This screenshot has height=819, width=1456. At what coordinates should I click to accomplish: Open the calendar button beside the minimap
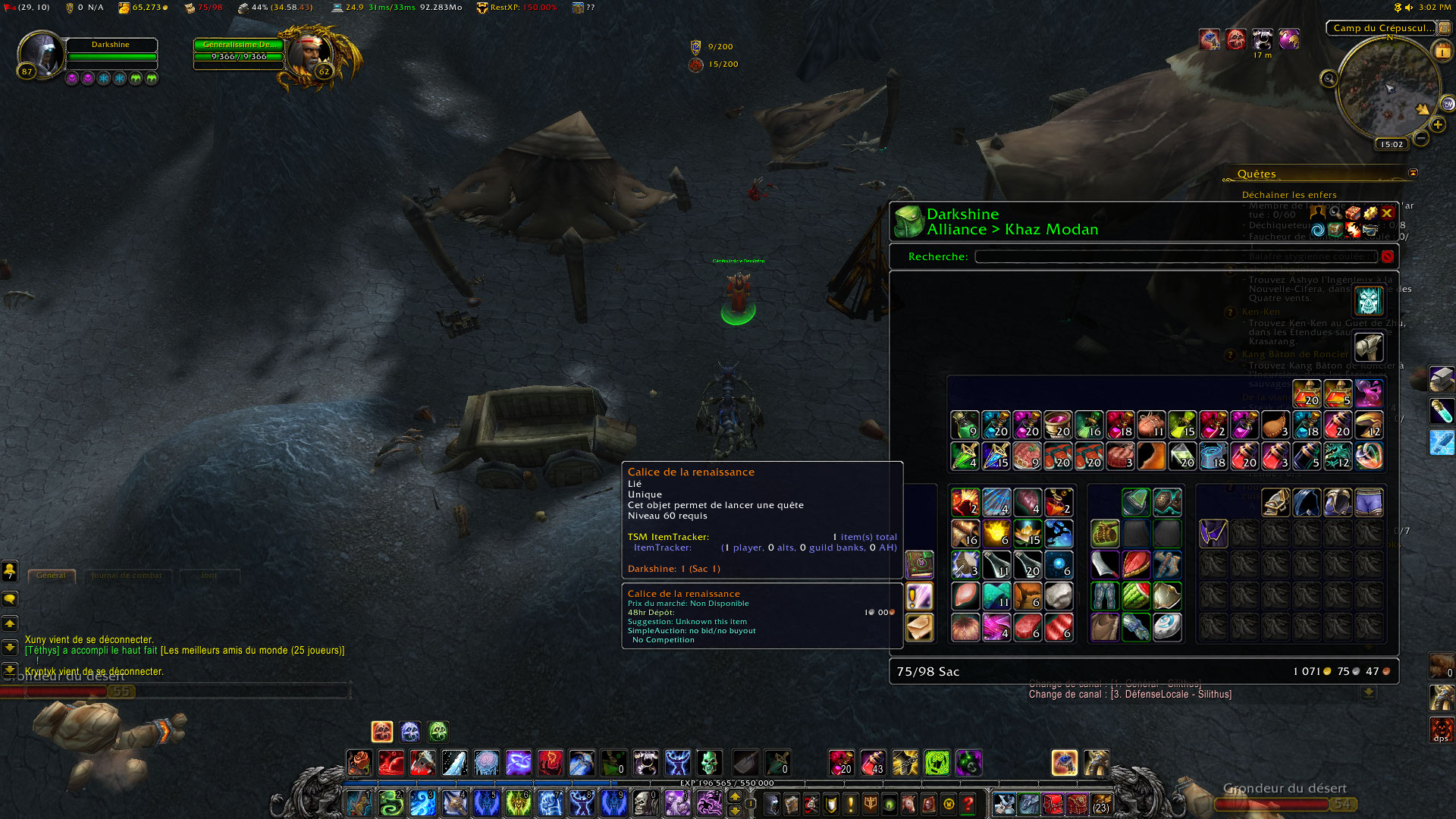pos(1442,52)
